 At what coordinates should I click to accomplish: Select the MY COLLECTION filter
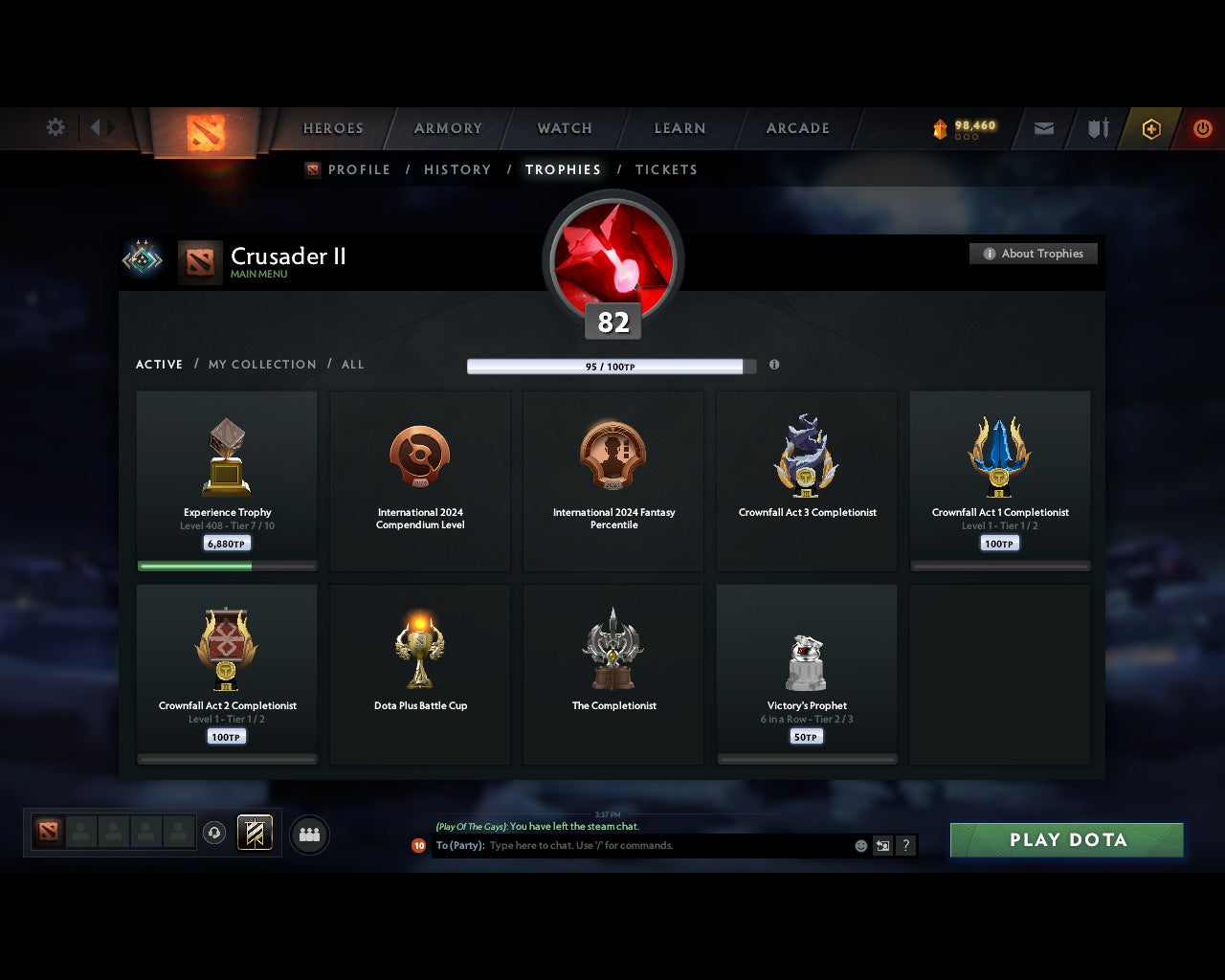(x=261, y=365)
